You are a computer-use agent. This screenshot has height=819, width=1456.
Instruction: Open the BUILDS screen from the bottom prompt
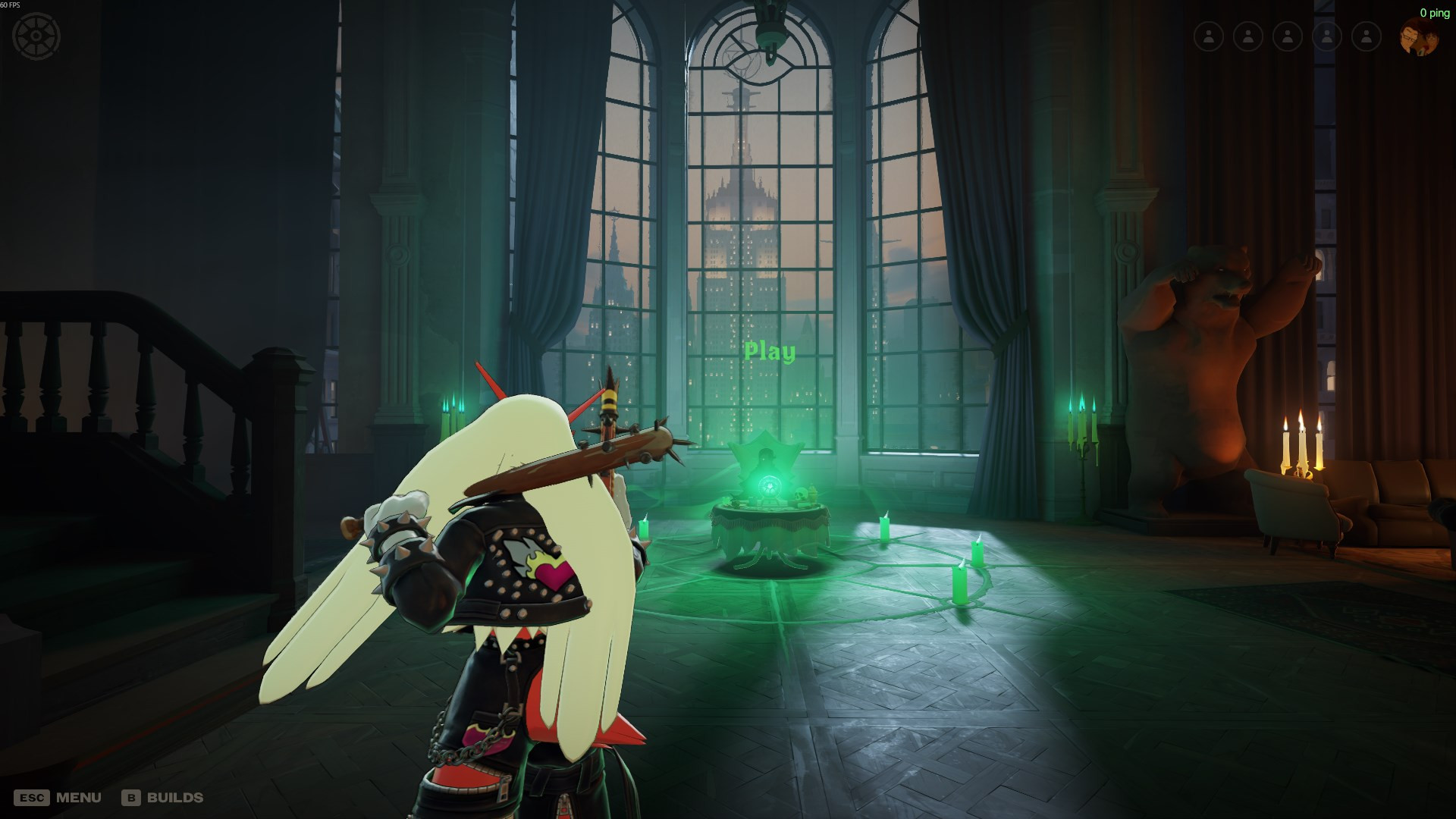[x=177, y=797]
